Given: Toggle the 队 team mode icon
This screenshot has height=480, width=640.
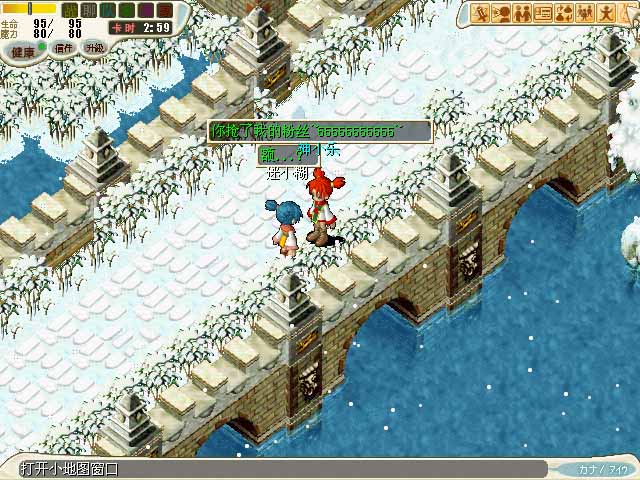Looking at the screenshot, I should click(108, 10).
